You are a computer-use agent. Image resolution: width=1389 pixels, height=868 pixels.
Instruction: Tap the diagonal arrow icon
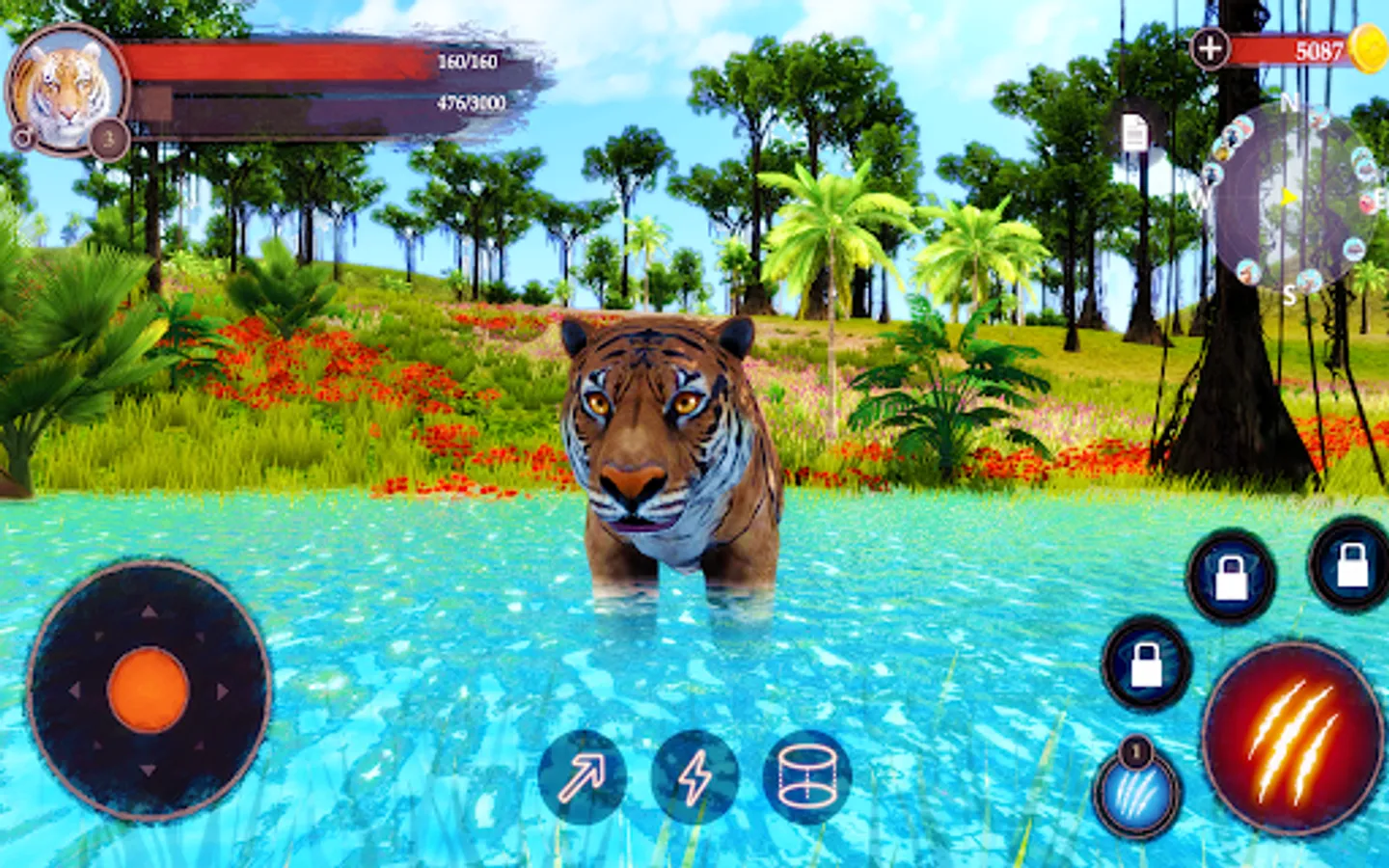[x=582, y=775]
